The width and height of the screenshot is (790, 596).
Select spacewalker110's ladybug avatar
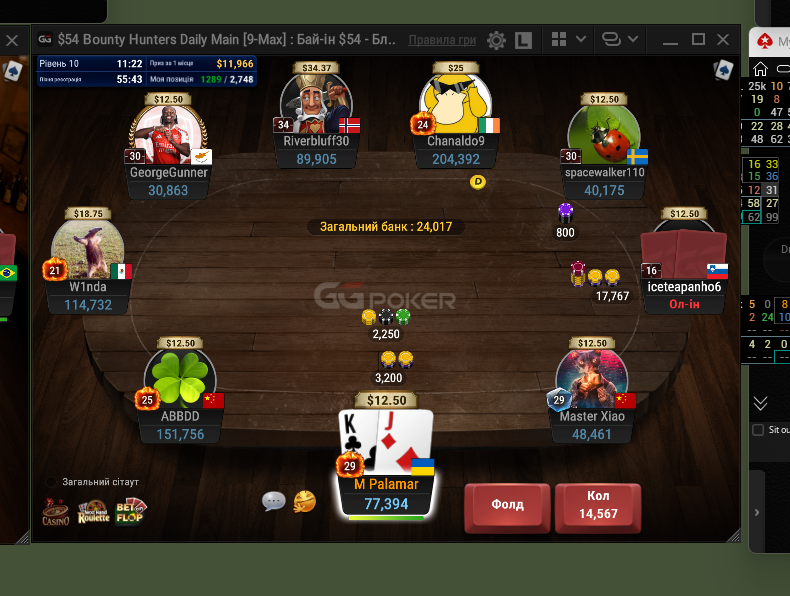coord(604,135)
